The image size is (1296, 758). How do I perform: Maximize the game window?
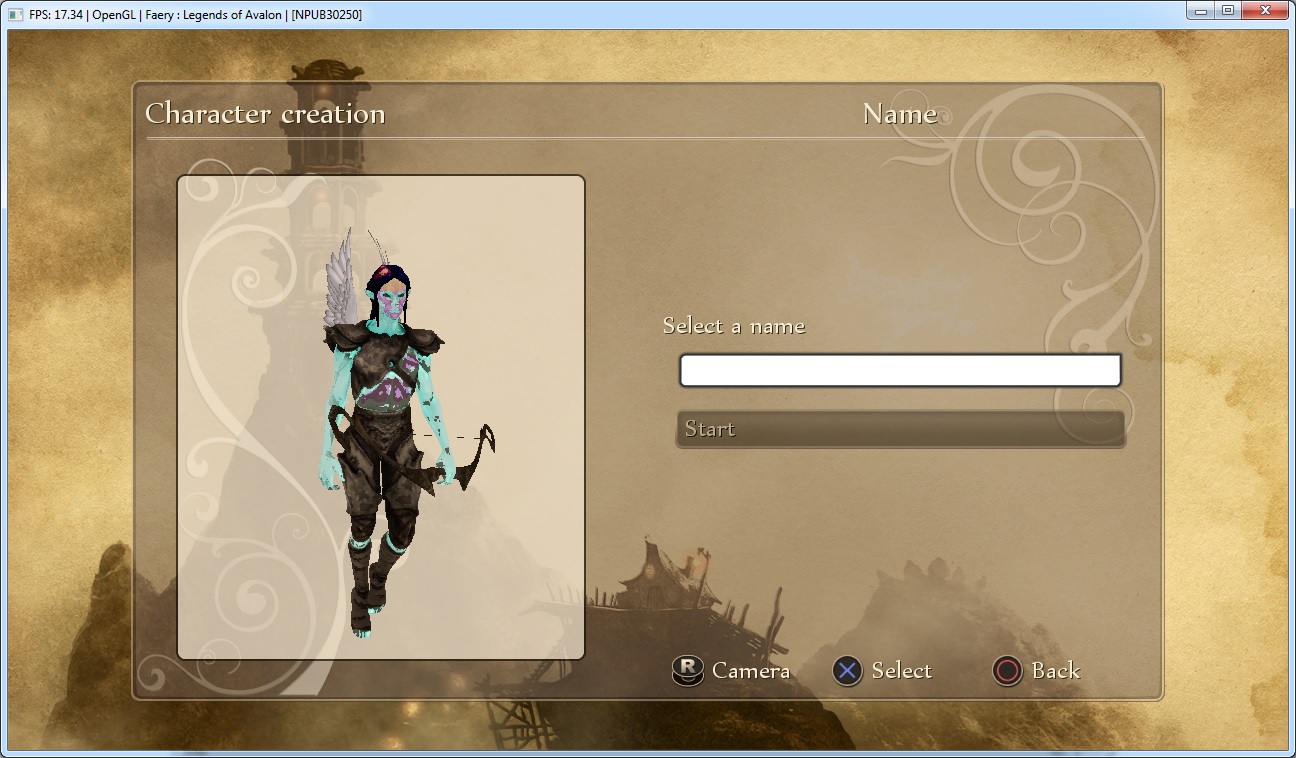click(x=1227, y=11)
